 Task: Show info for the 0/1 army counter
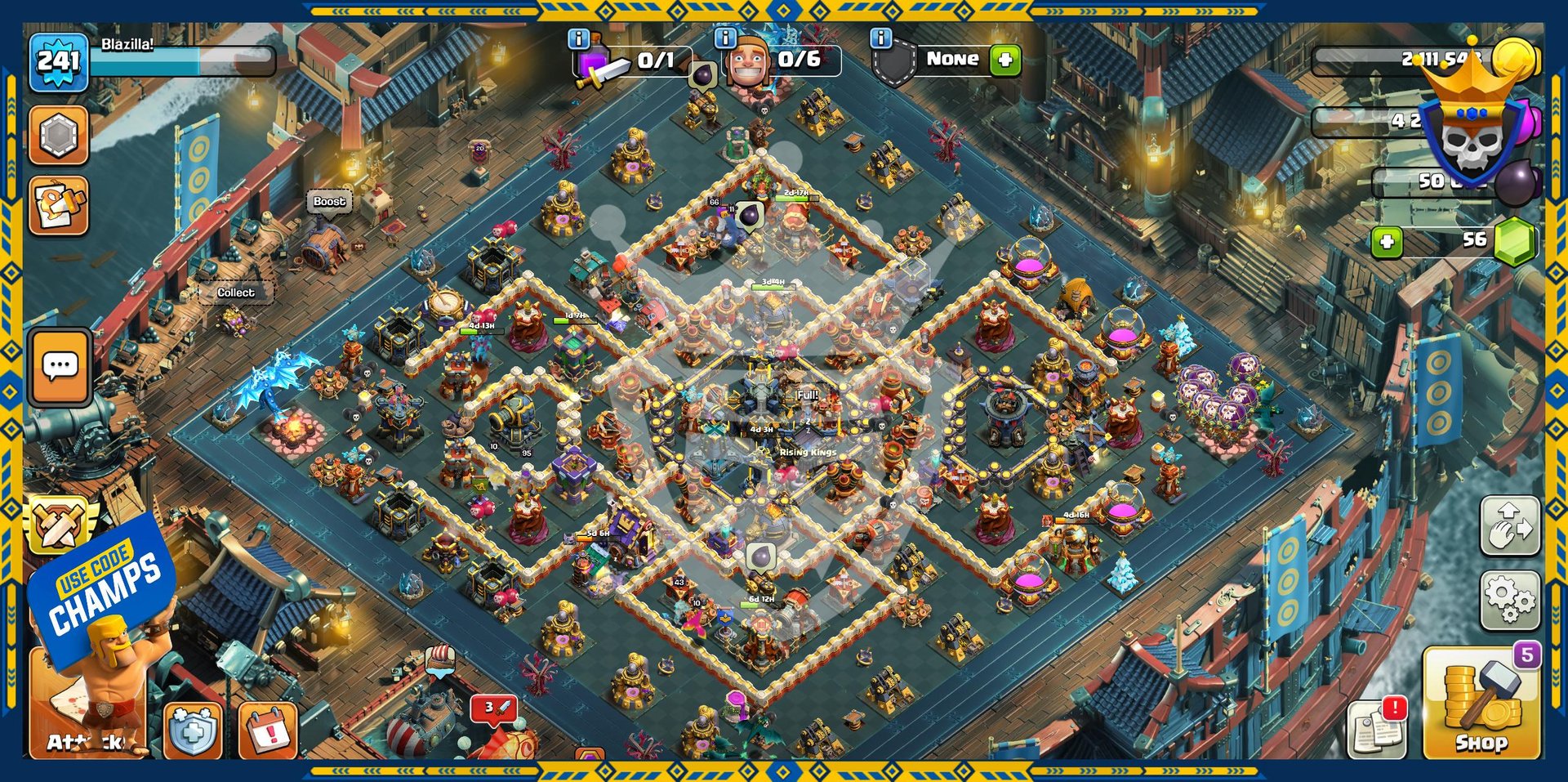(578, 38)
